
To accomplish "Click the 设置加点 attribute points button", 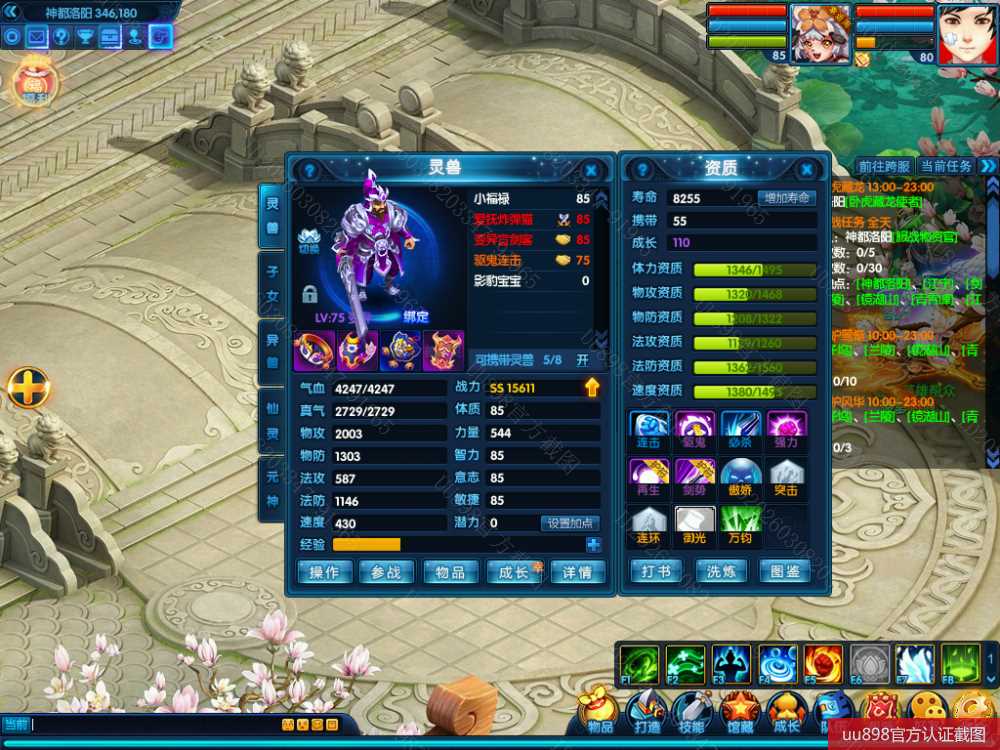I will 570,523.
